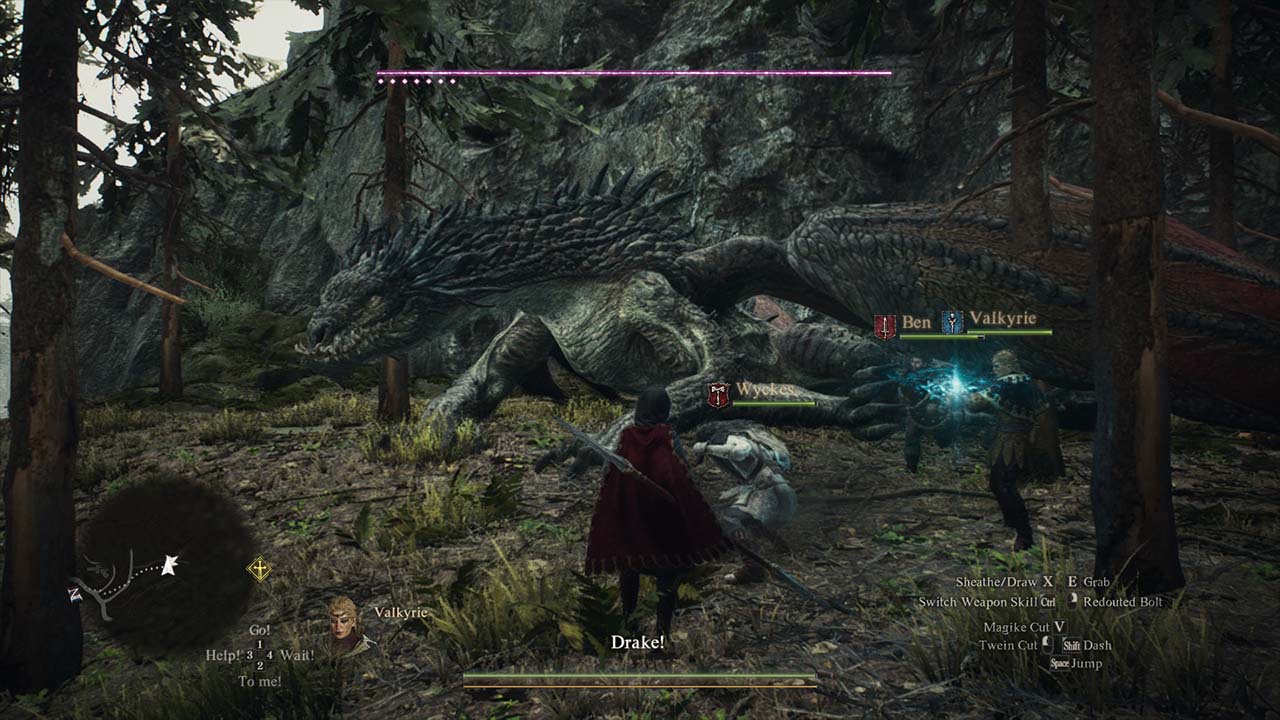Select Ben's red vocation icon
The image size is (1280, 720).
(885, 326)
